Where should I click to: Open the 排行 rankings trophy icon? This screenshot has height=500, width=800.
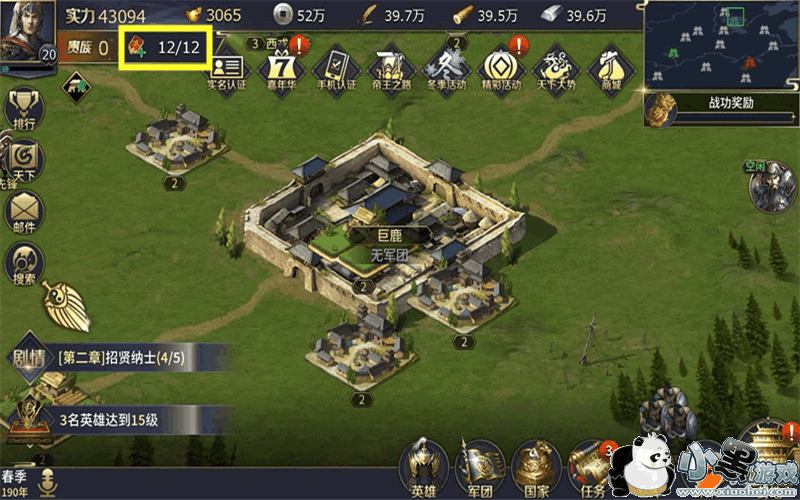[24, 110]
